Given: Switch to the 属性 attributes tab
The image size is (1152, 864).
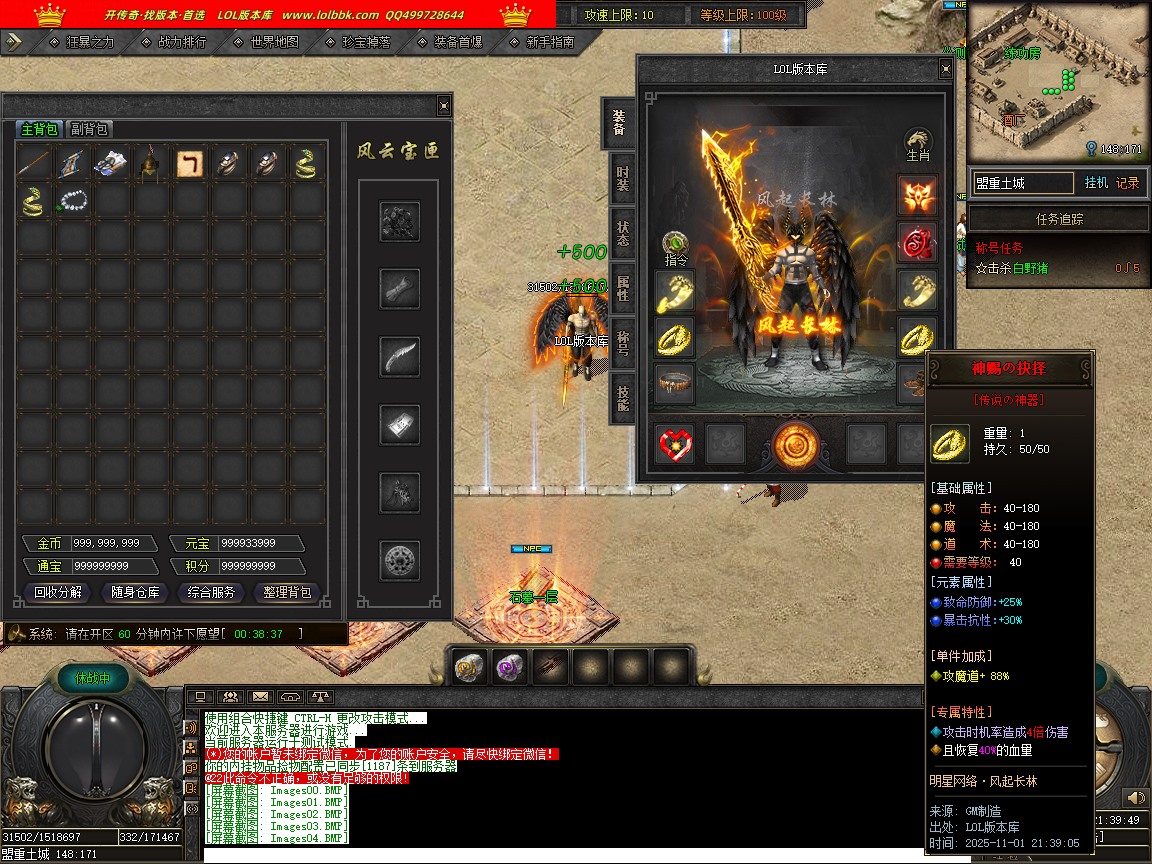Looking at the screenshot, I should click(x=622, y=289).
